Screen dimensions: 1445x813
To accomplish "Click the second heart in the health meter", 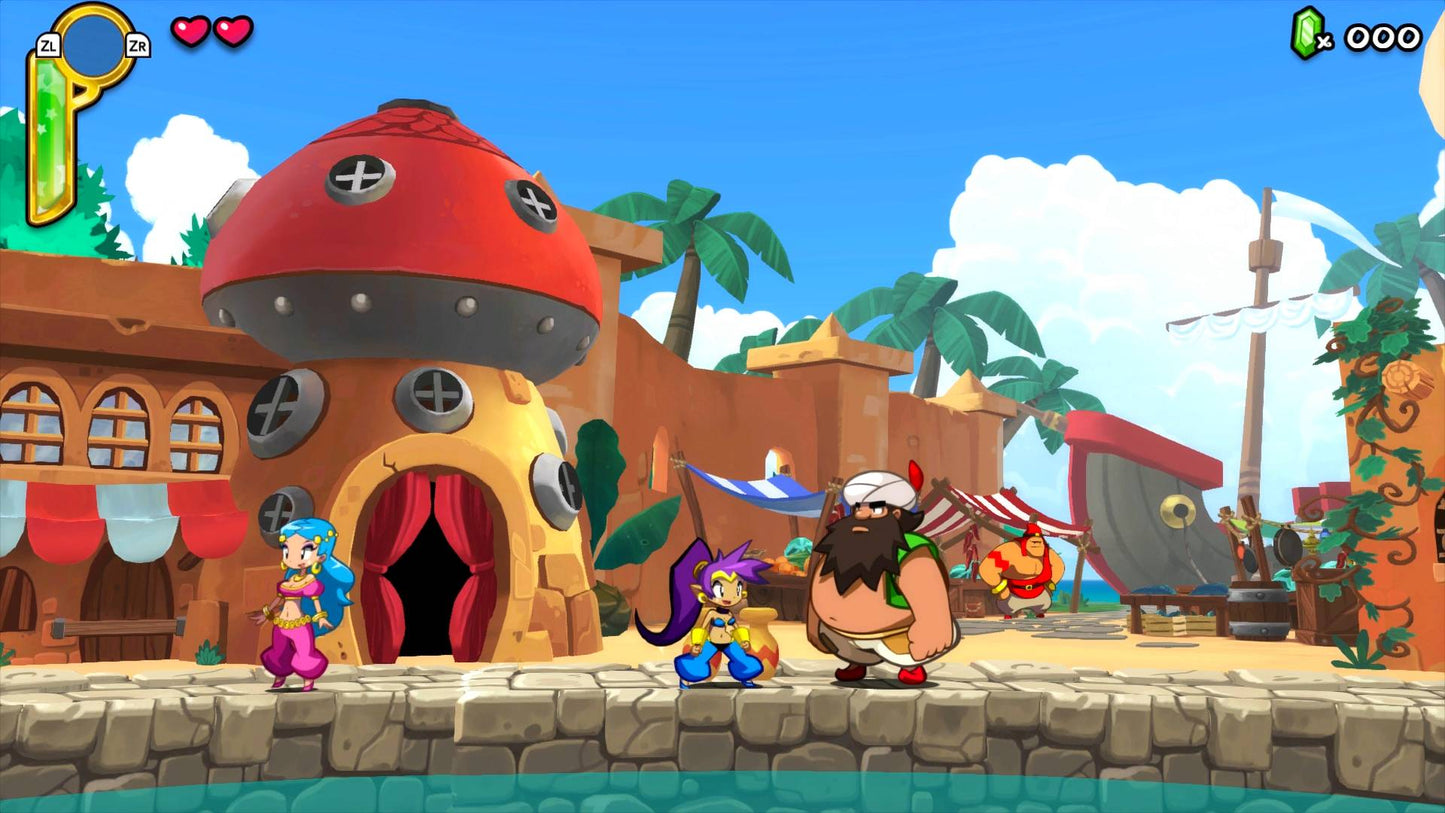I will (232, 32).
